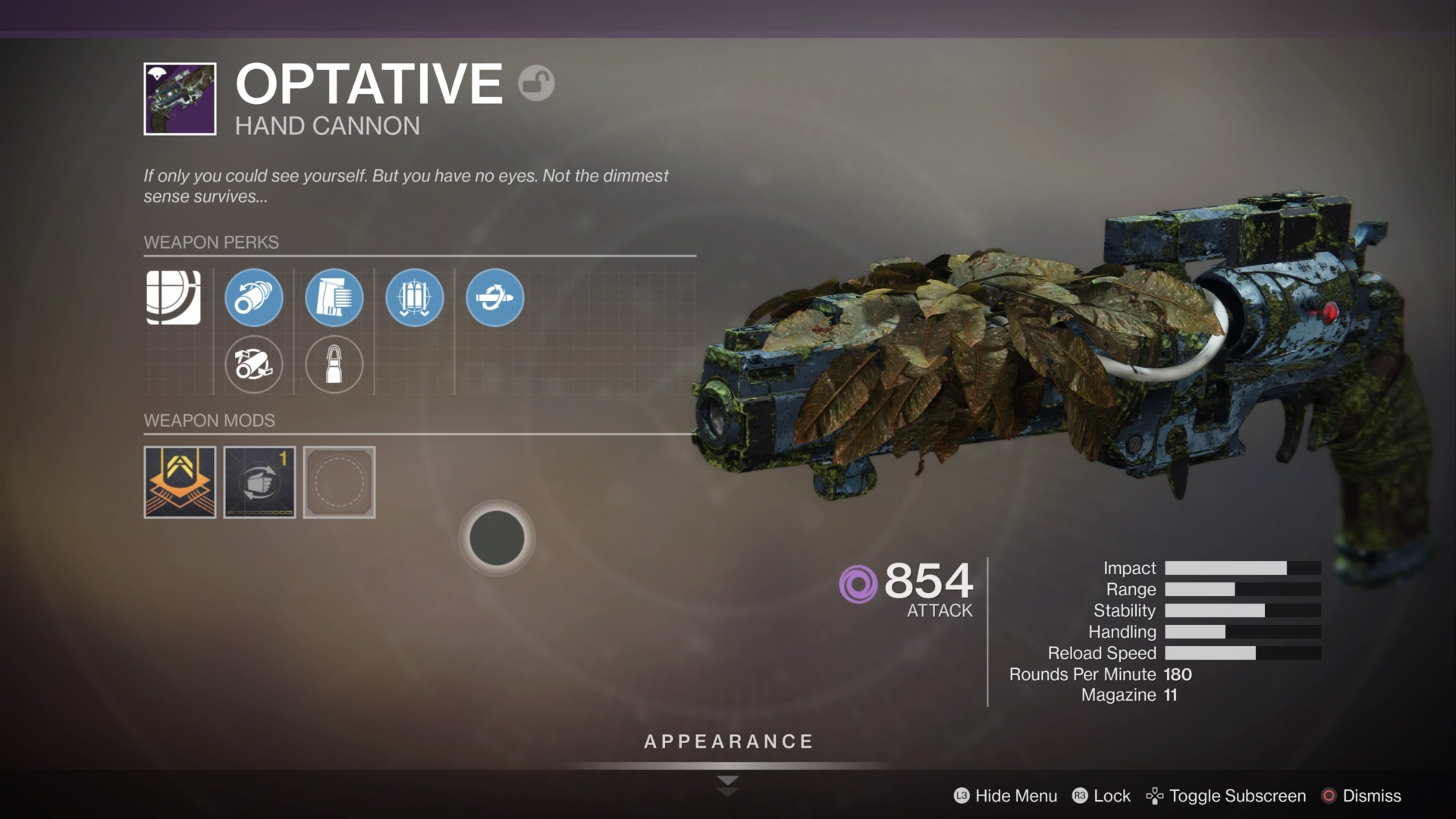This screenshot has width=1456, height=819.
Task: Open the hand-with-arrows masterwork slot
Action: 259,482
